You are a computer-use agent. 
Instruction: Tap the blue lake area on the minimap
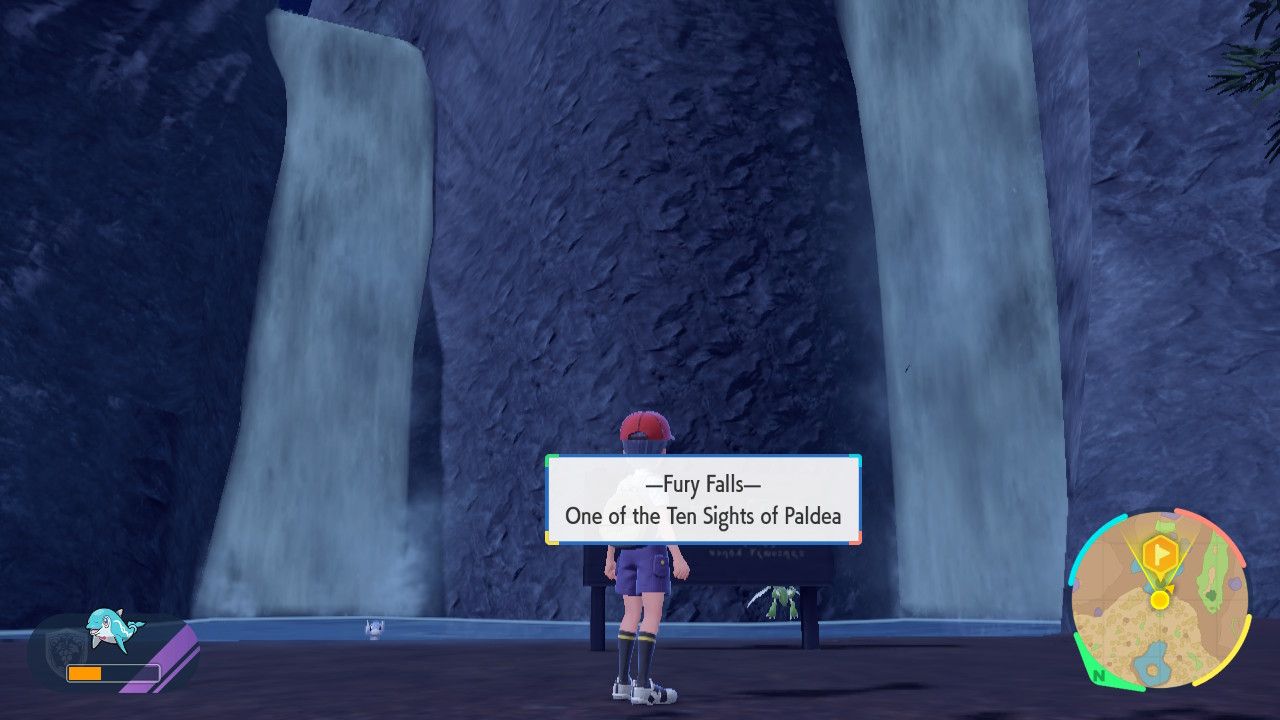(x=1154, y=662)
